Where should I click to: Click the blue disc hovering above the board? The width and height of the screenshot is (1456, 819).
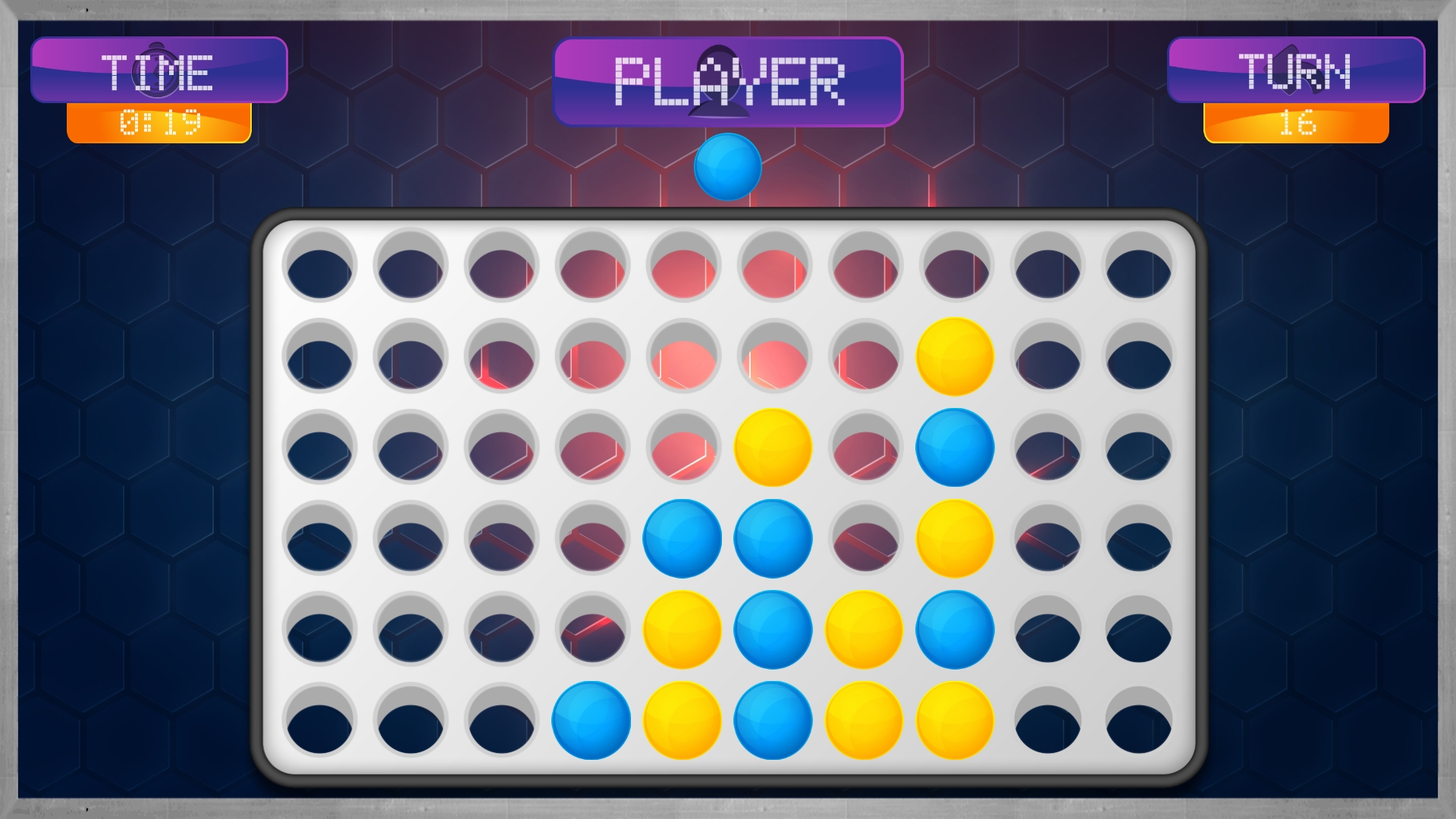pos(728,167)
